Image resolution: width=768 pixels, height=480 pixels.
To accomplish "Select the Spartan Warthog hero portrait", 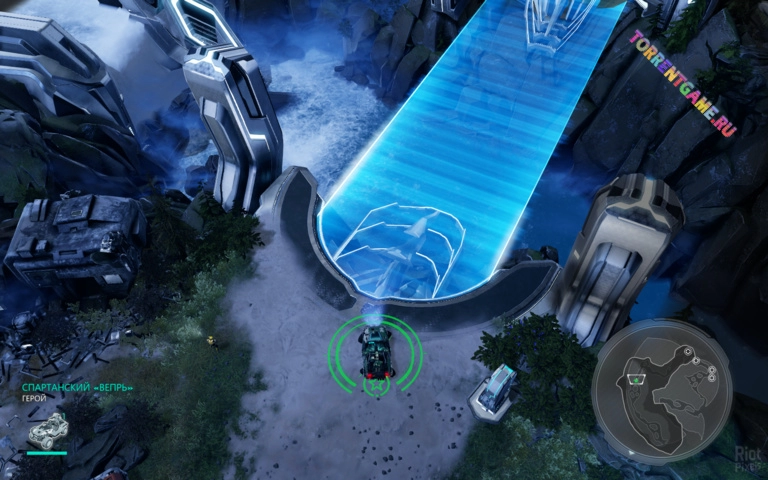I will click(46, 430).
